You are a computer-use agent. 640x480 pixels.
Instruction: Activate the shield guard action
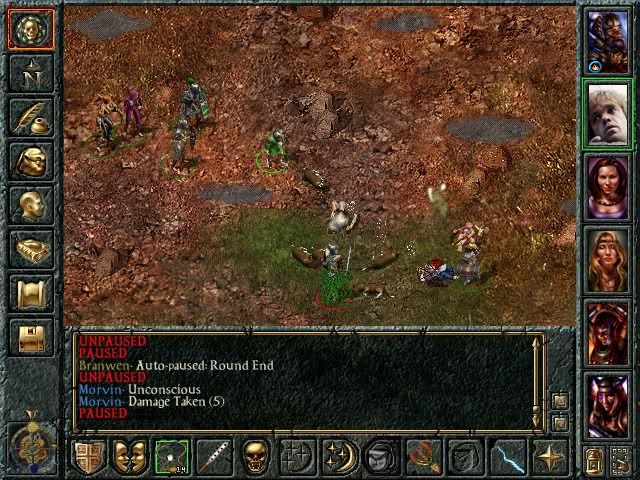tap(88, 456)
